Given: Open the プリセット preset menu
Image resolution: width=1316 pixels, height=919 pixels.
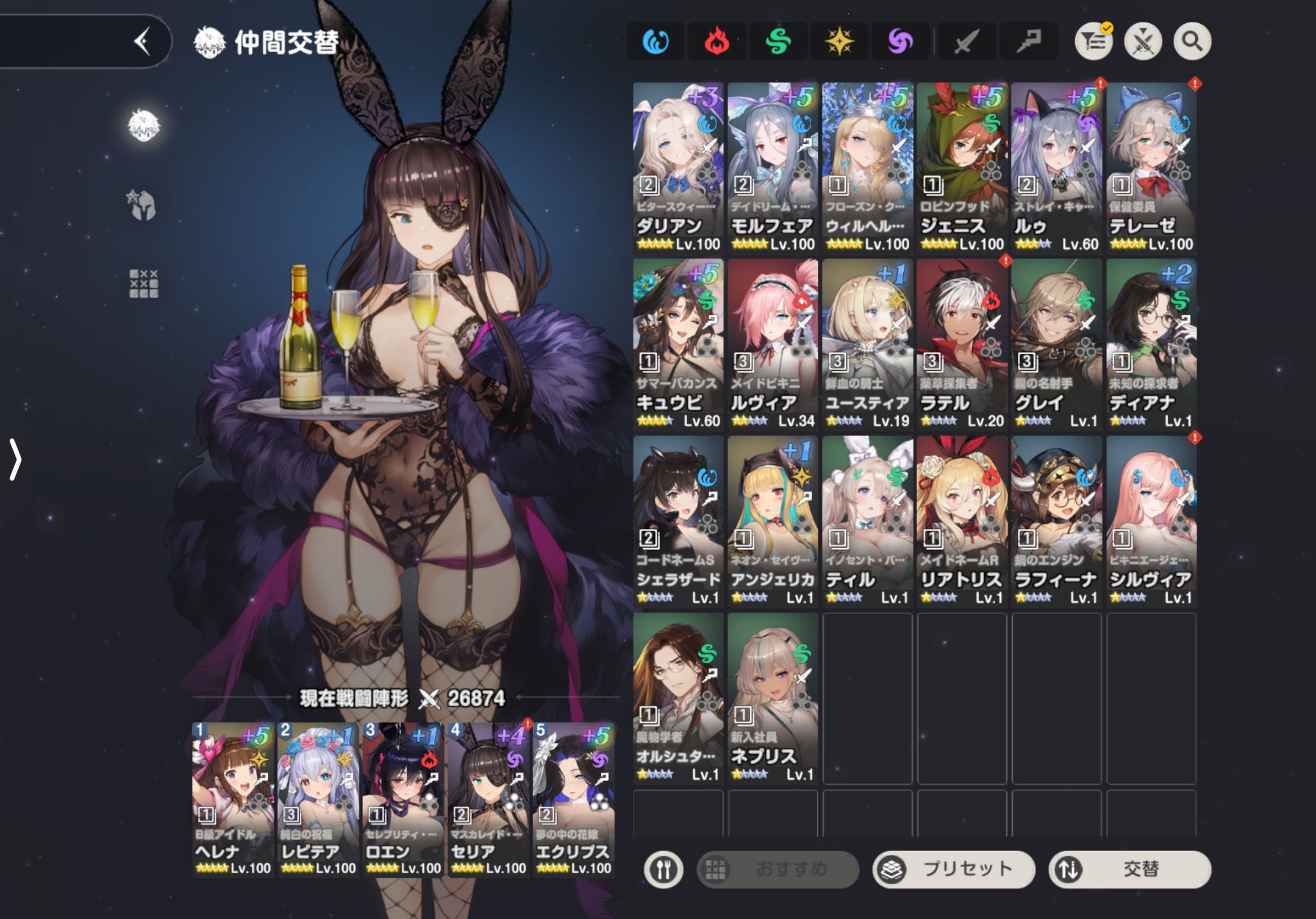Looking at the screenshot, I should coord(953,868).
